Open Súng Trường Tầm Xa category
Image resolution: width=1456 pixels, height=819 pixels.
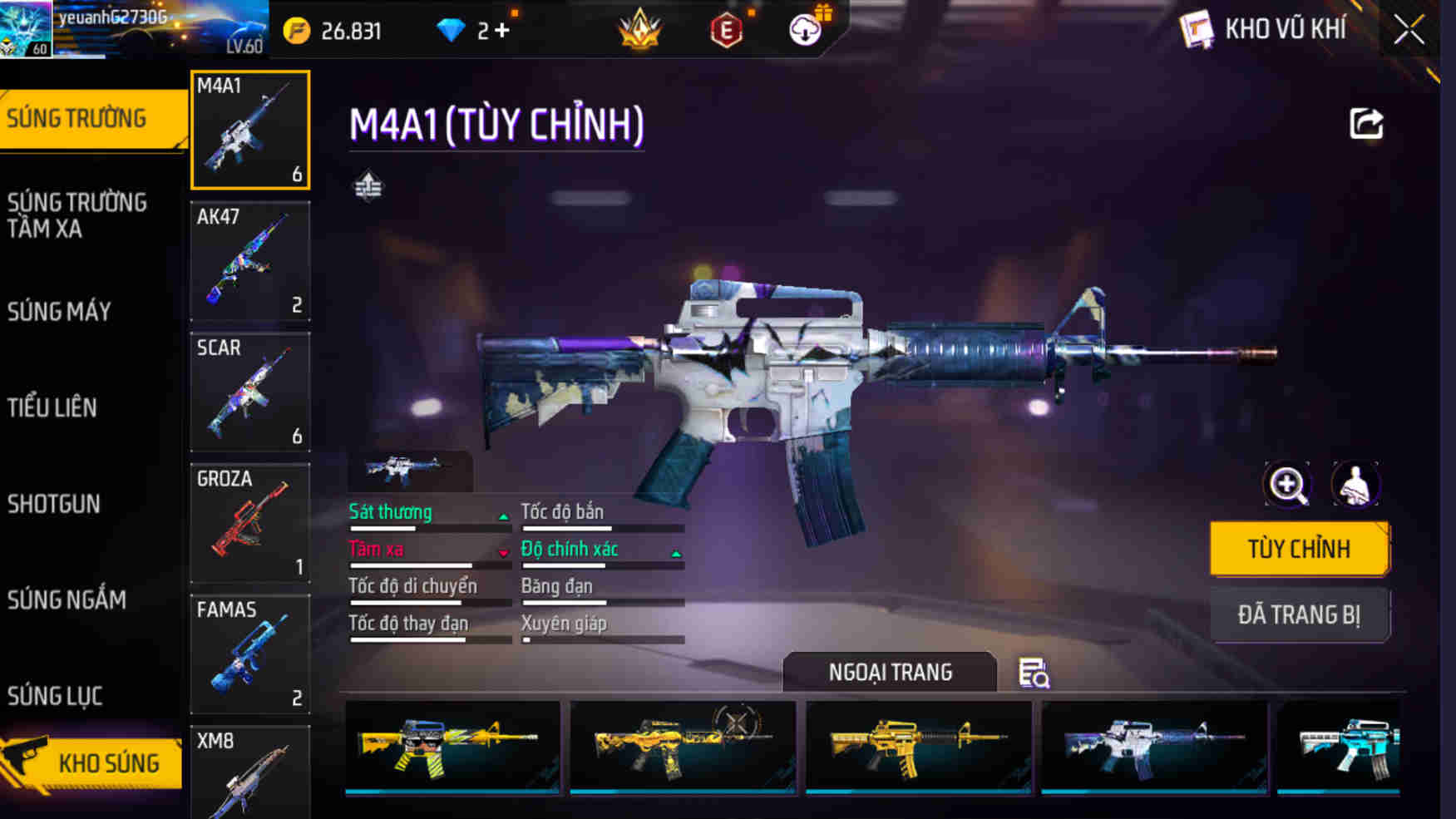coord(77,215)
